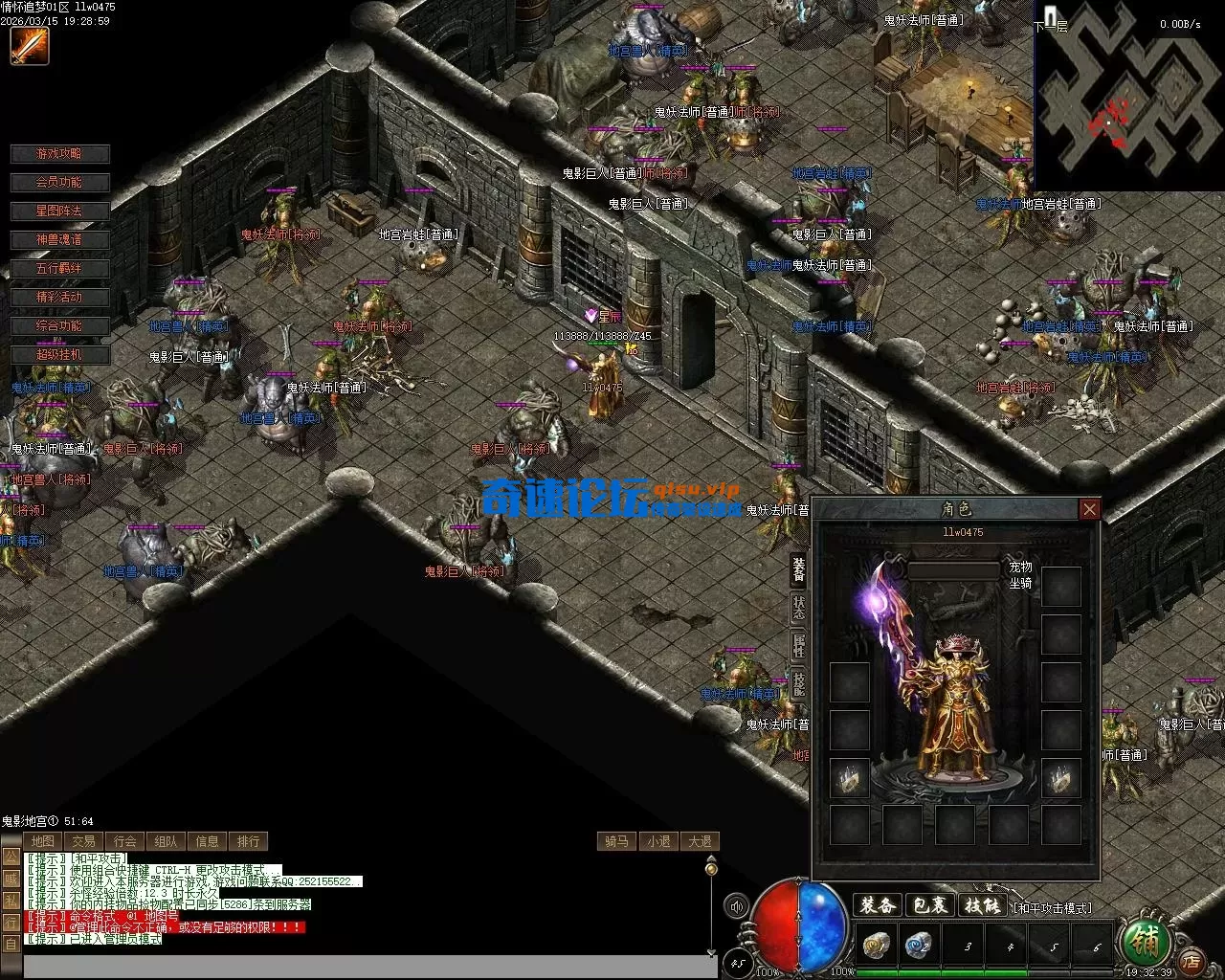Open the 交易 trade button
Viewport: 1225px width, 980px height.
(84, 841)
